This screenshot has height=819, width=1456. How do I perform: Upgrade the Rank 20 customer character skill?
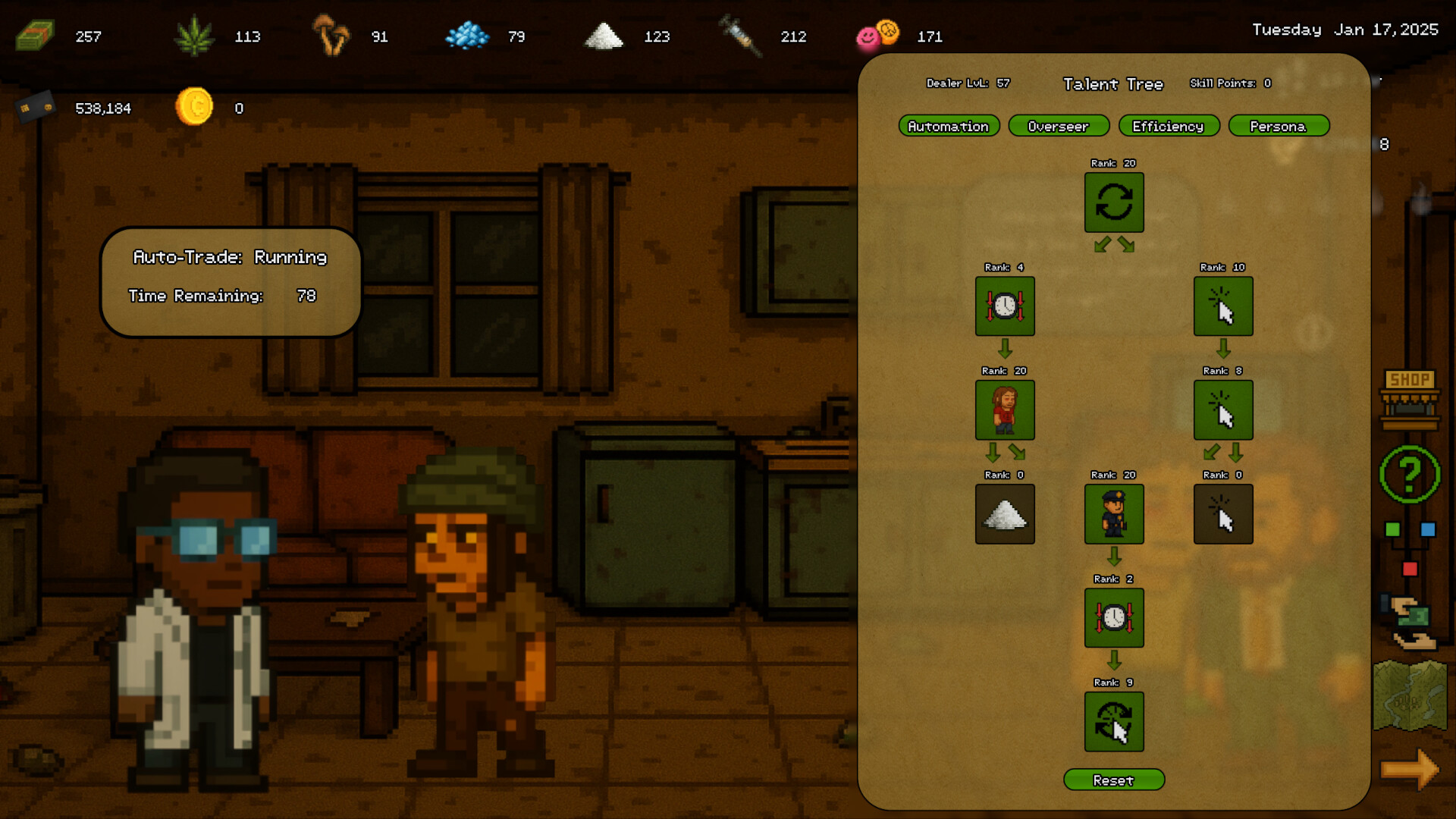1005,410
